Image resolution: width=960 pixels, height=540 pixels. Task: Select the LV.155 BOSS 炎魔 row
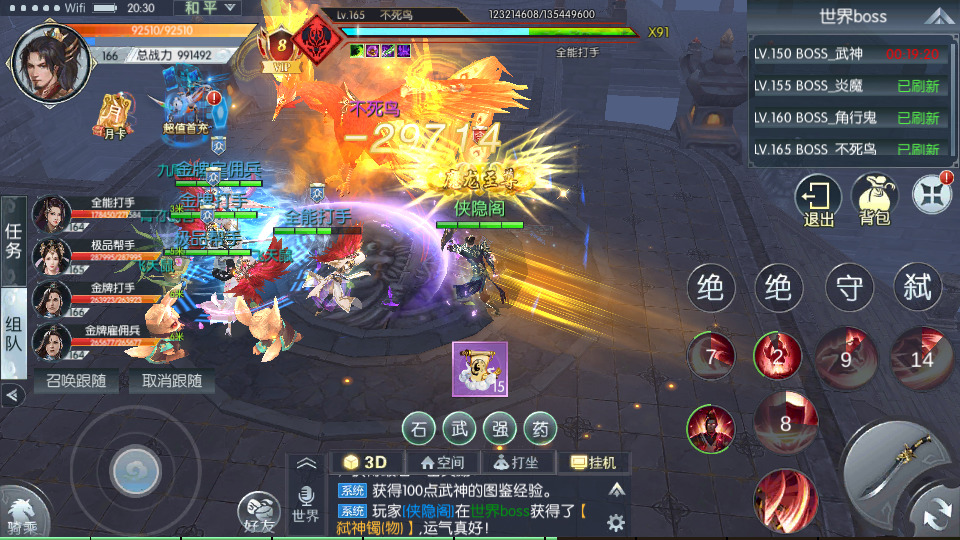point(848,86)
